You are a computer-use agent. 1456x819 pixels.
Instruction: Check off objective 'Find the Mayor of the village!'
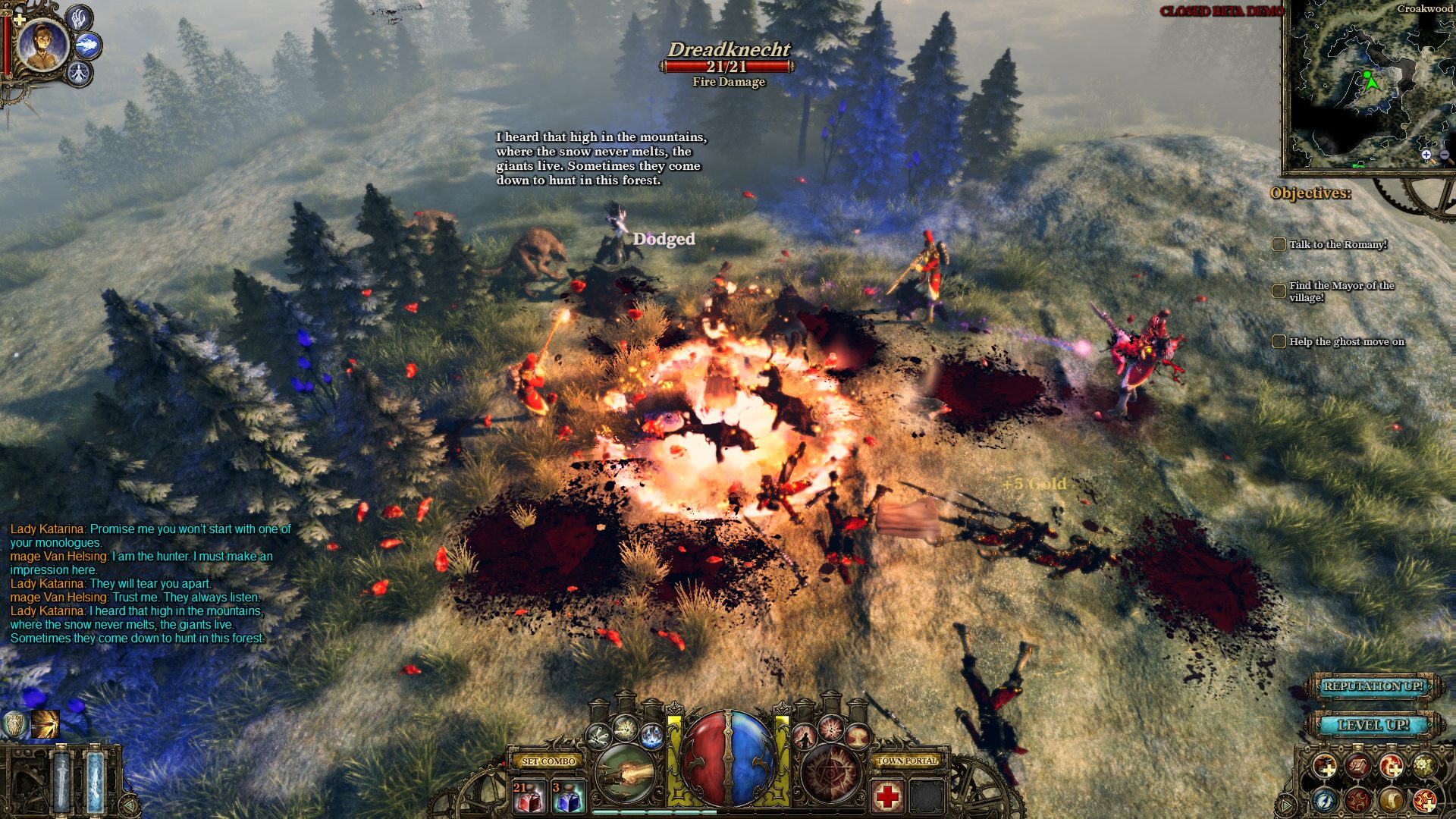(x=1278, y=292)
